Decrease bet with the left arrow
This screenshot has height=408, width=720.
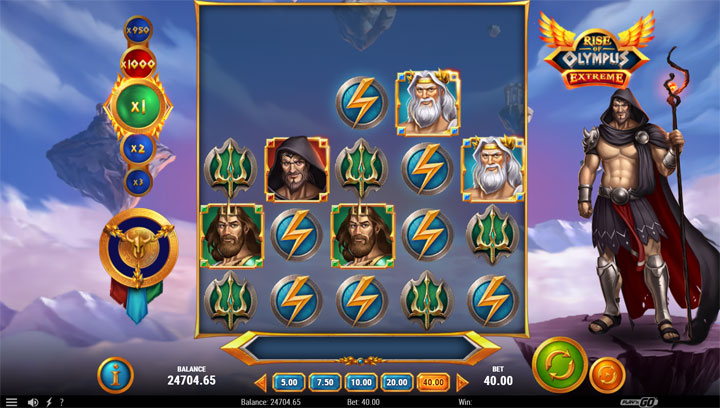pos(261,382)
